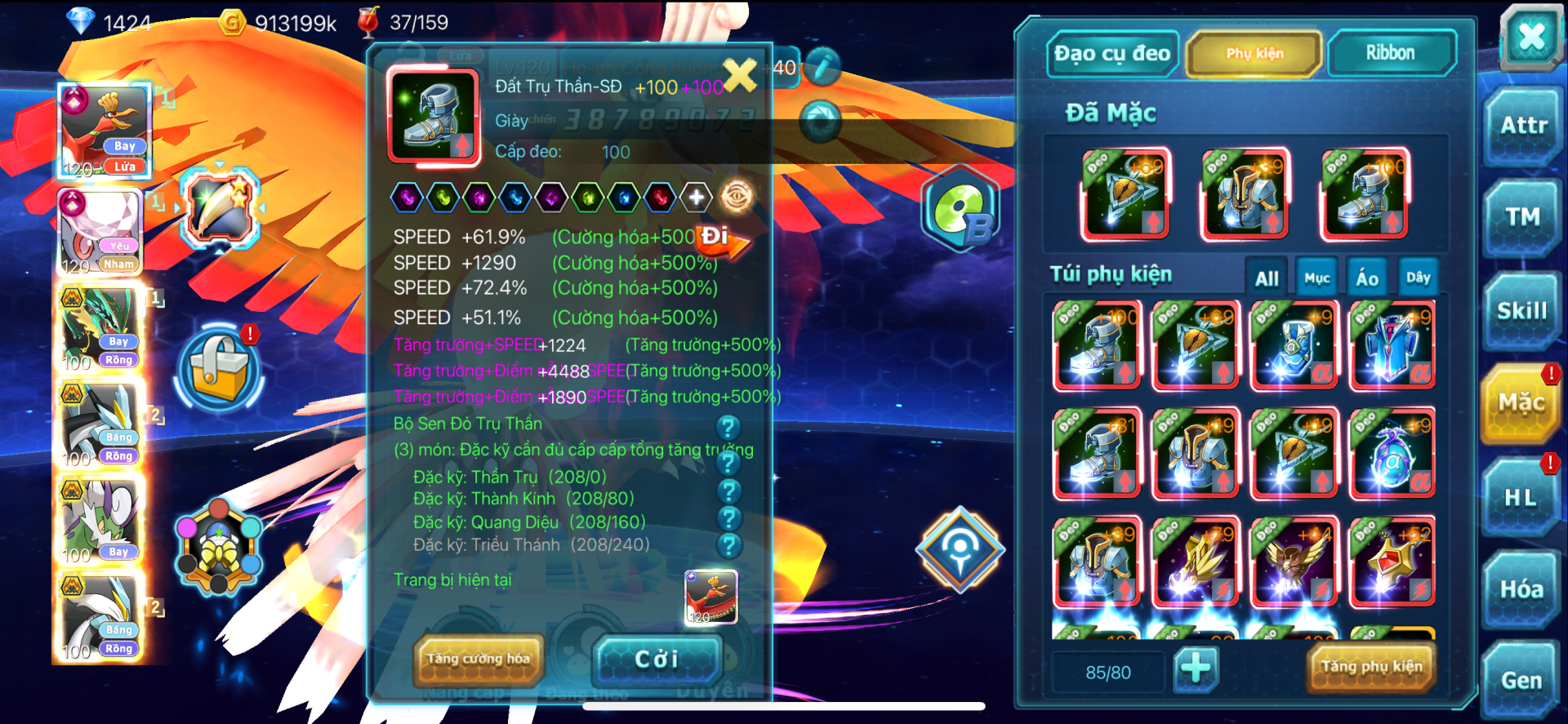Go to the Skill side menu

pyautogui.click(x=1521, y=311)
